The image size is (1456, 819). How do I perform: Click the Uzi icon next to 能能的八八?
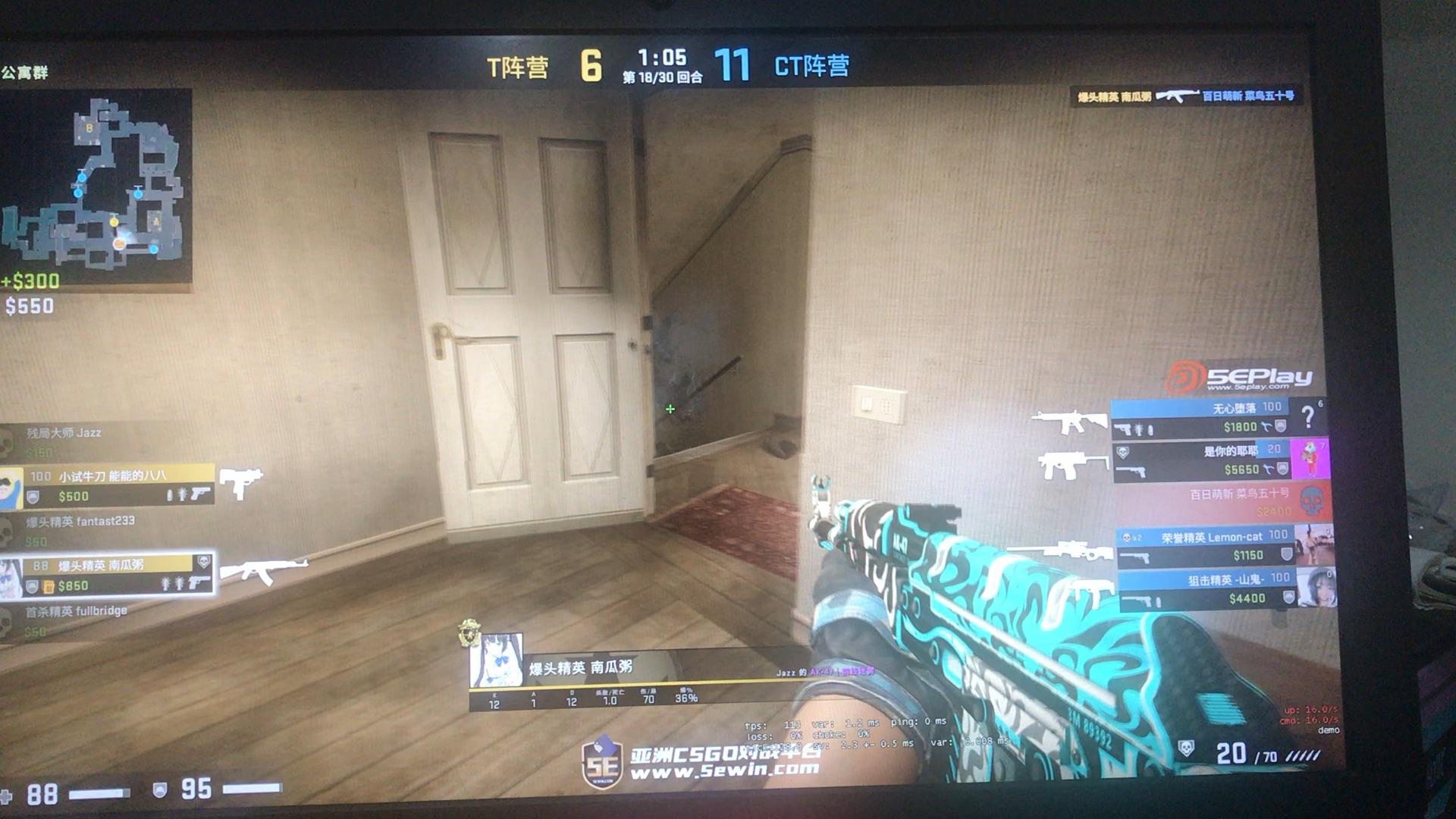click(241, 482)
